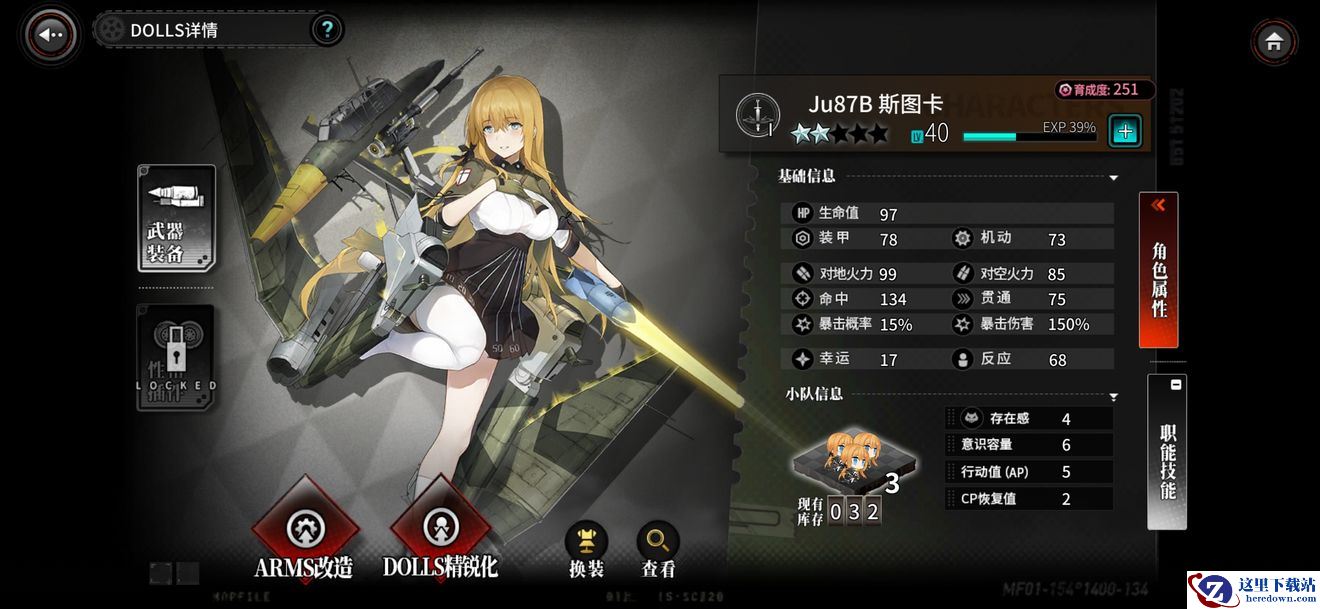The height and width of the screenshot is (609, 1320).
Task: Collapse the 小队信息 section
Action: (x=1113, y=397)
